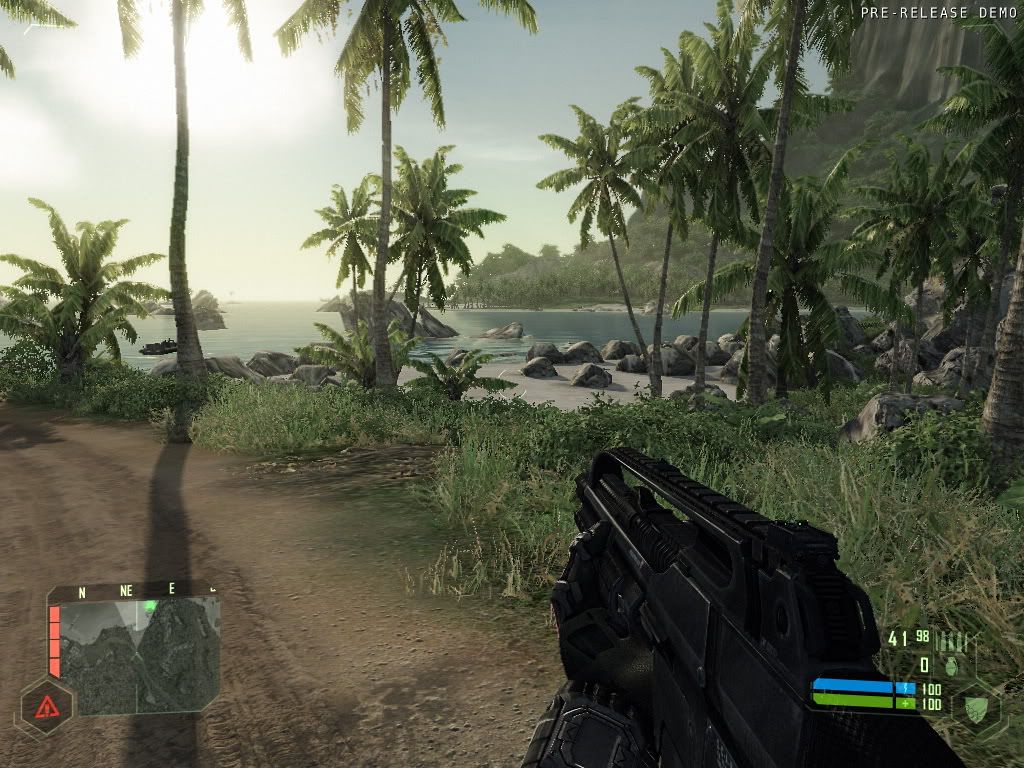The height and width of the screenshot is (768, 1024).
Task: Click the minimap satellite view
Action: point(140,656)
